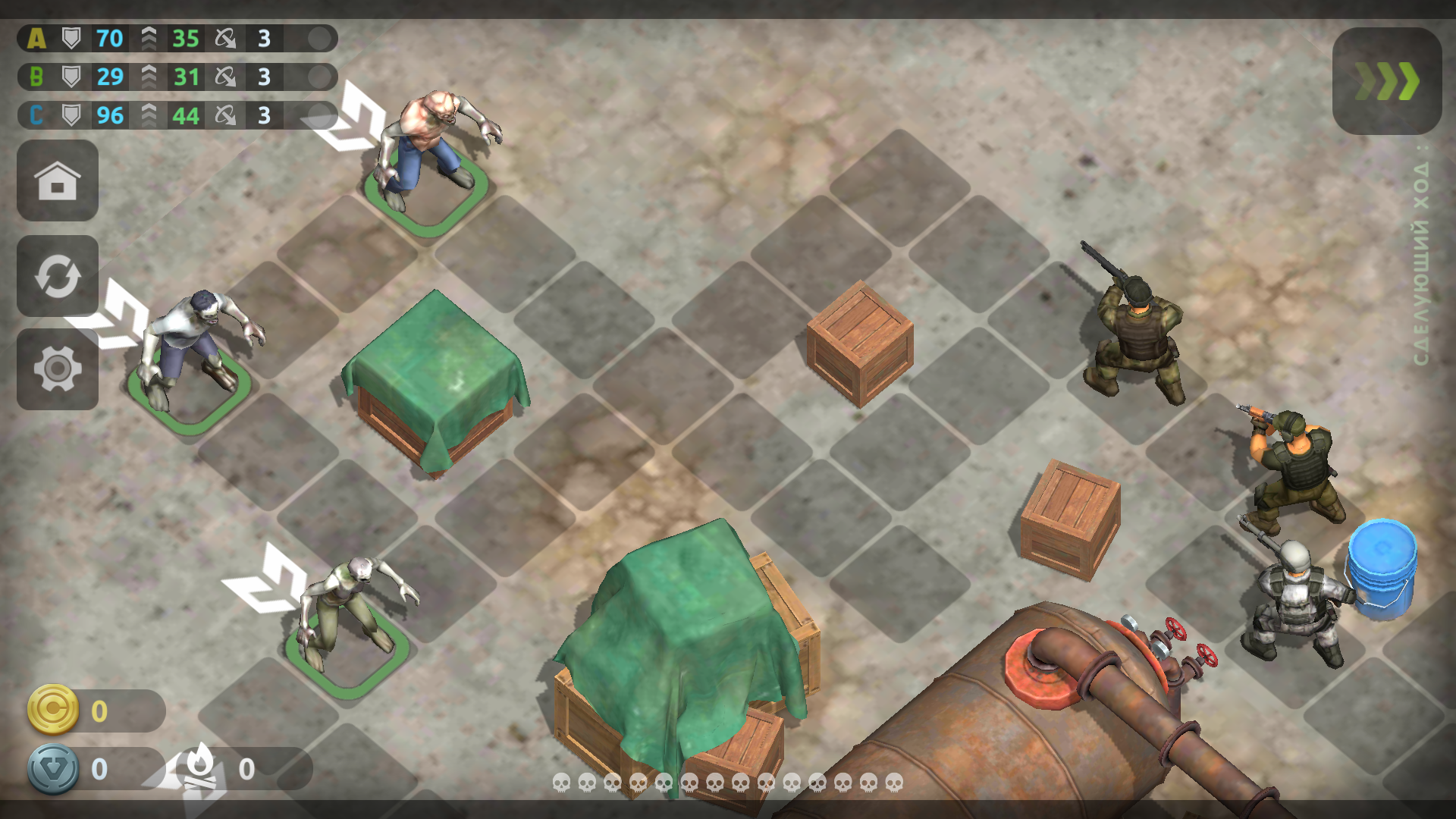The height and width of the screenshot is (819, 1456).
Task: Open the home menu button
Action: coord(58,180)
